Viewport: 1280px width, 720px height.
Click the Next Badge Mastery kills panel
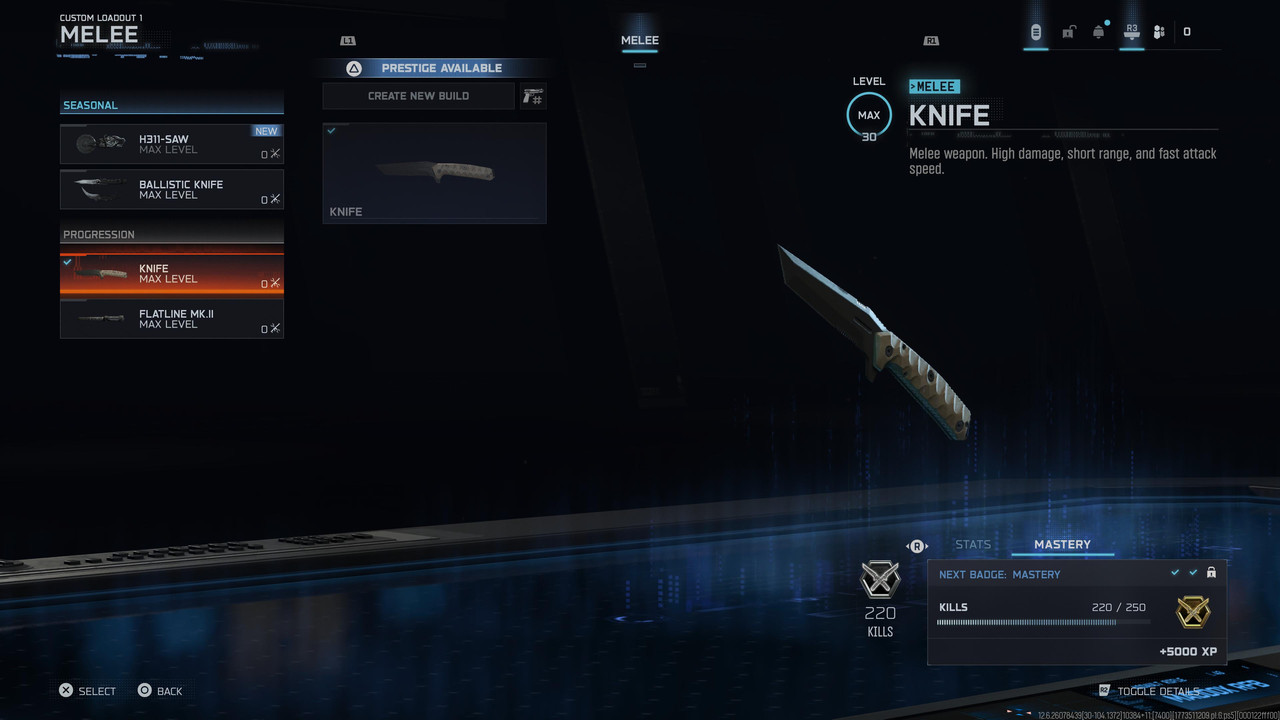[x=1076, y=611]
